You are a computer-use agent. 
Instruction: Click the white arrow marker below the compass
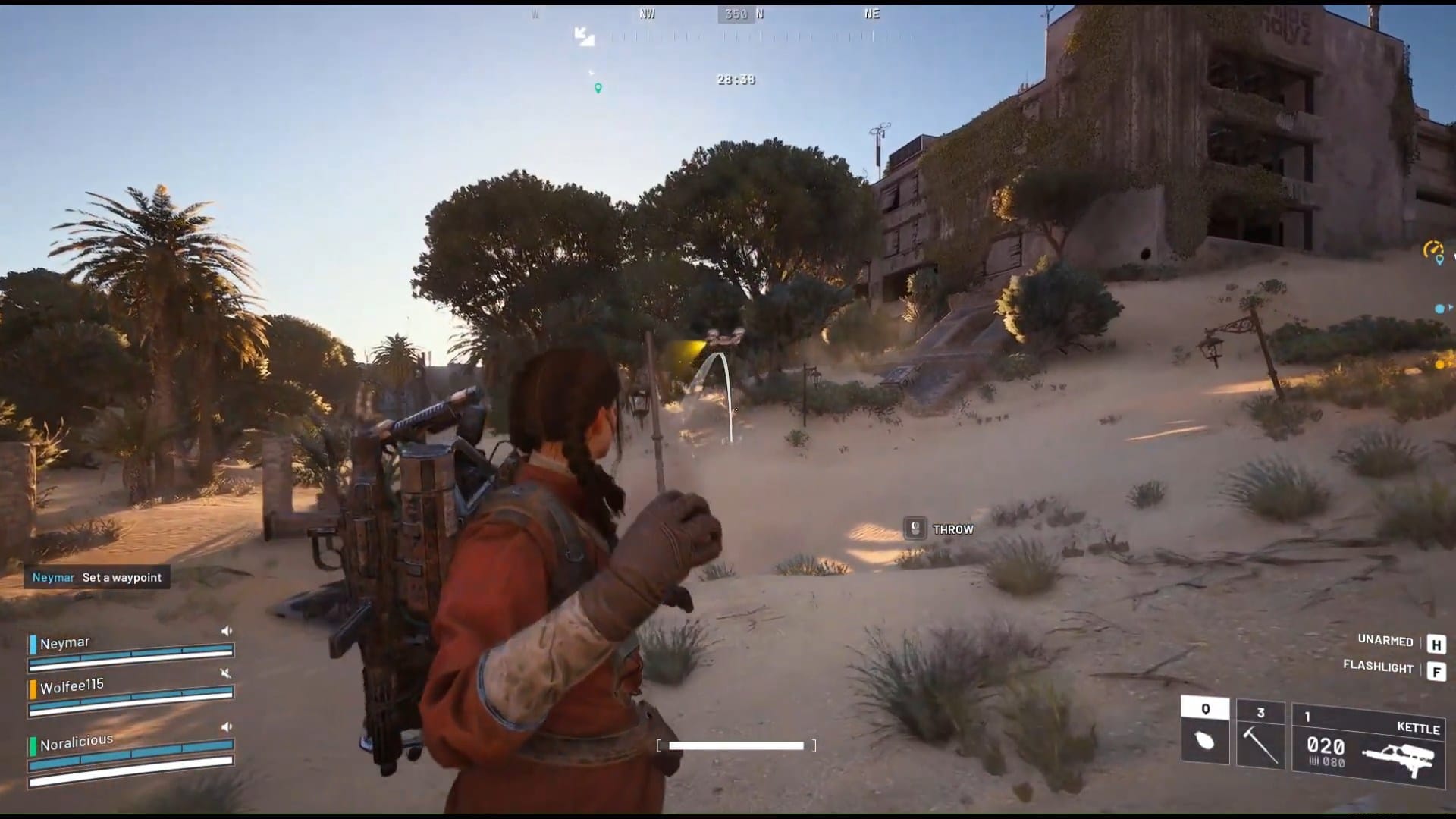pos(583,36)
